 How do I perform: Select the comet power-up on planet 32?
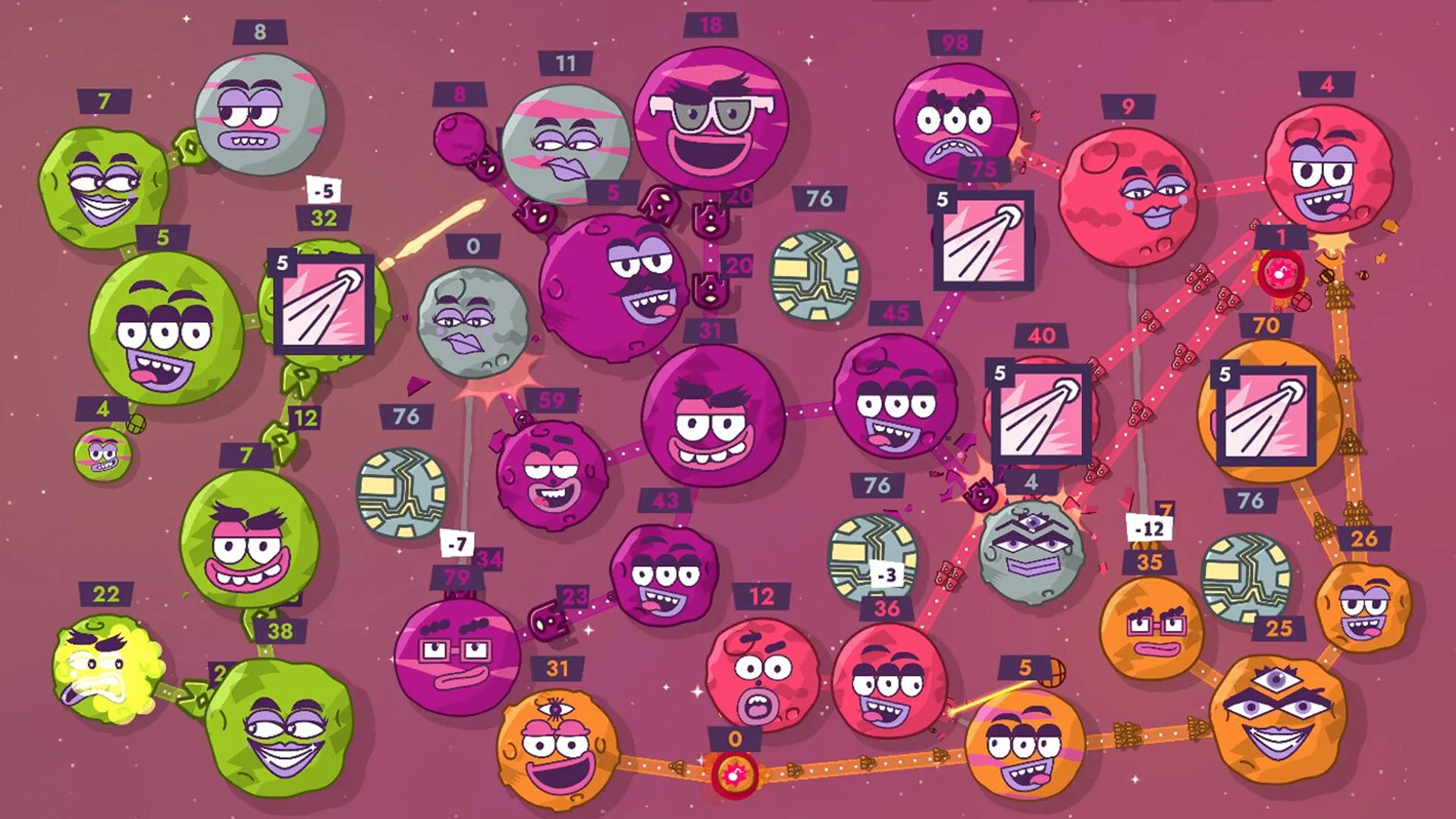(x=323, y=300)
